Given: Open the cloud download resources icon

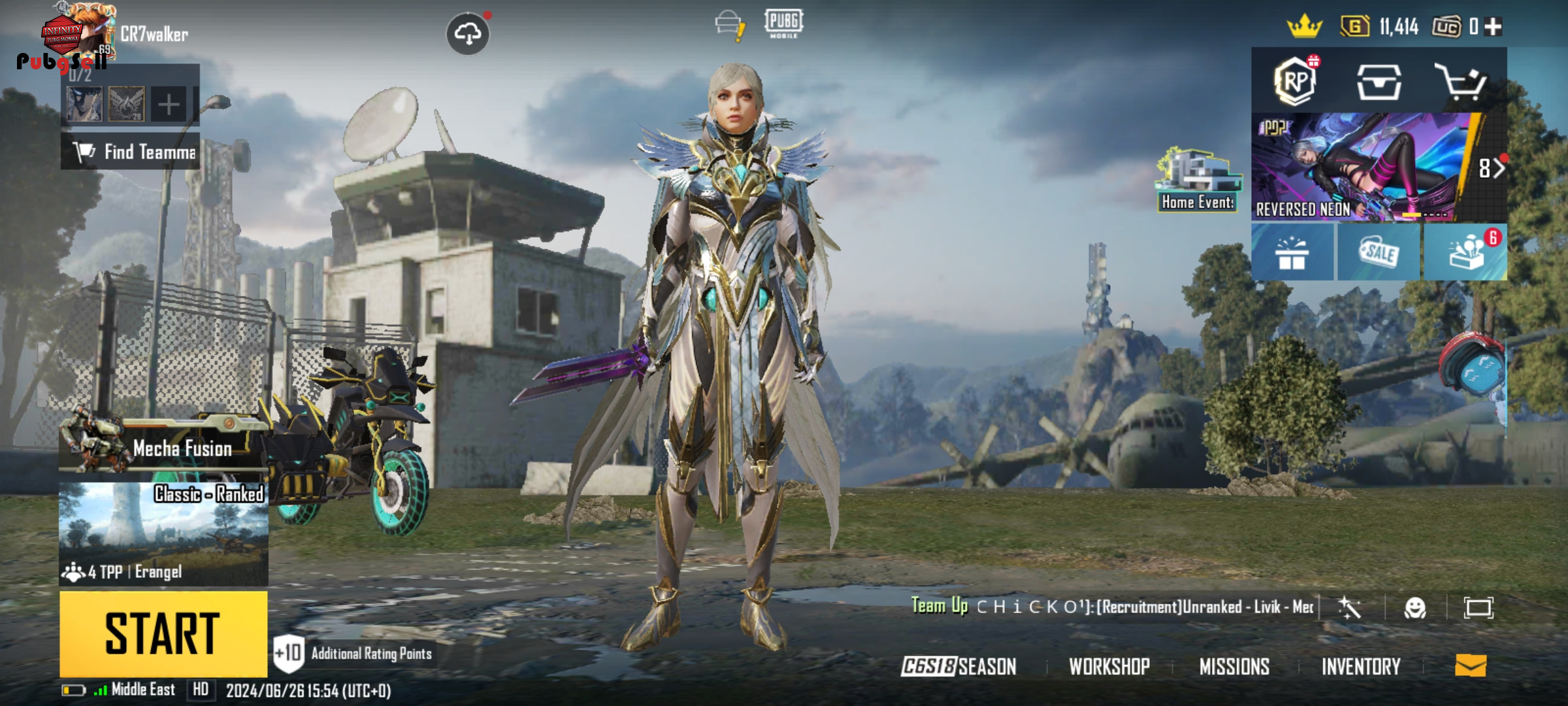Looking at the screenshot, I should tap(468, 33).
